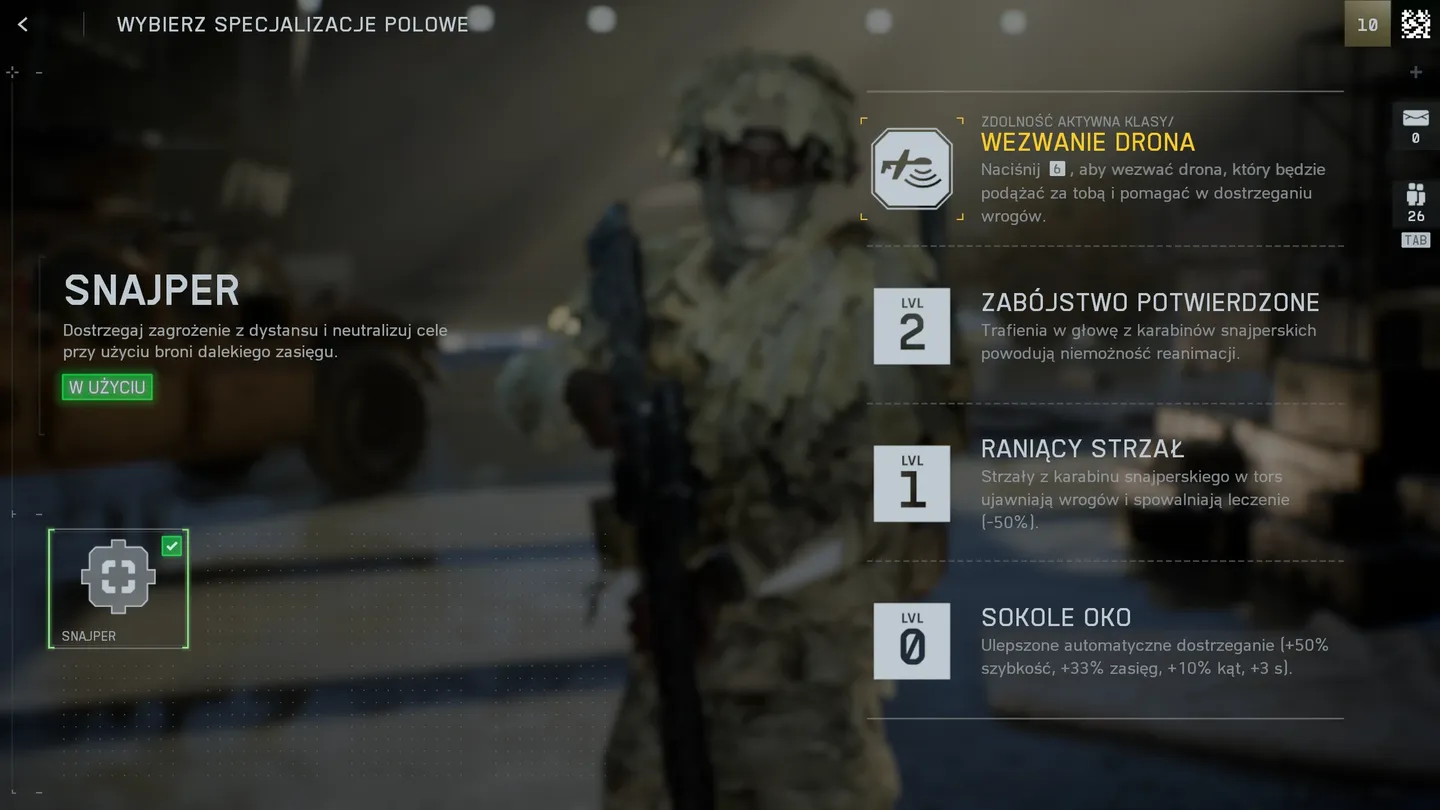Screen dimensions: 1440x810
Task: Toggle the green checkmark on the Snajper tile
Action: click(171, 545)
